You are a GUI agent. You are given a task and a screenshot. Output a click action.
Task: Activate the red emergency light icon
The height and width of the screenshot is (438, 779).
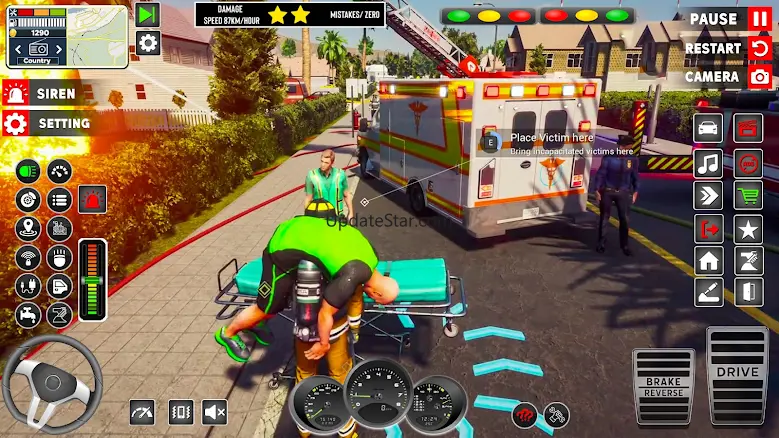tap(92, 199)
